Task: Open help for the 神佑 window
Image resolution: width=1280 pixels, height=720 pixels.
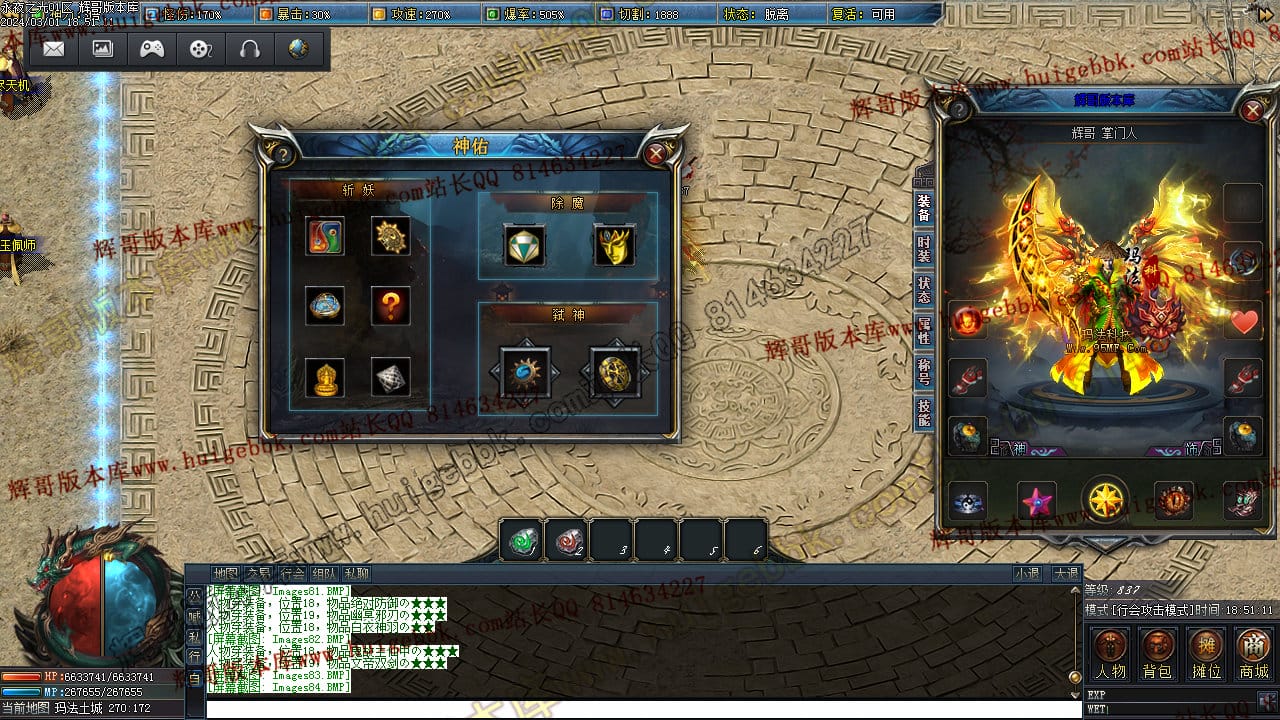Action: coord(282,154)
